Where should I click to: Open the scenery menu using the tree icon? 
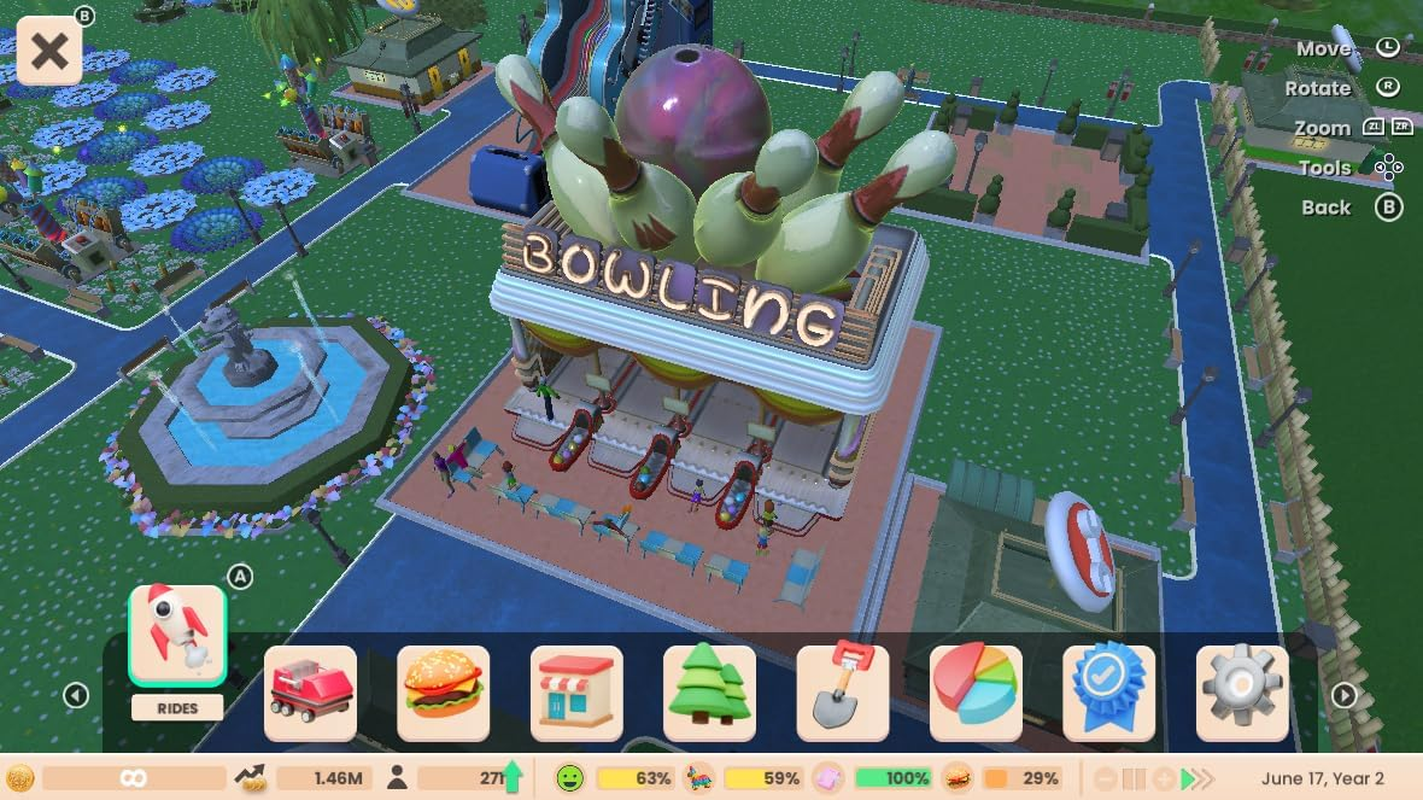(x=710, y=693)
